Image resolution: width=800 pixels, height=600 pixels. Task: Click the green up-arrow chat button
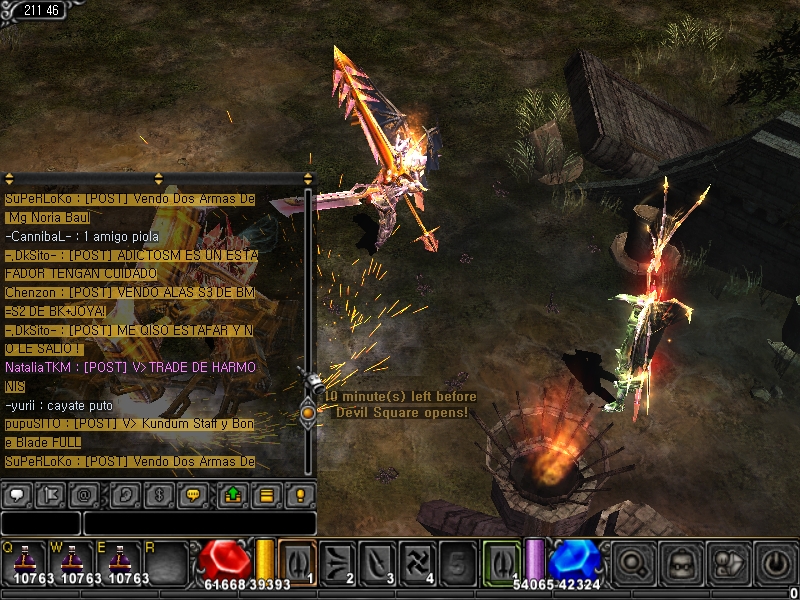point(232,495)
